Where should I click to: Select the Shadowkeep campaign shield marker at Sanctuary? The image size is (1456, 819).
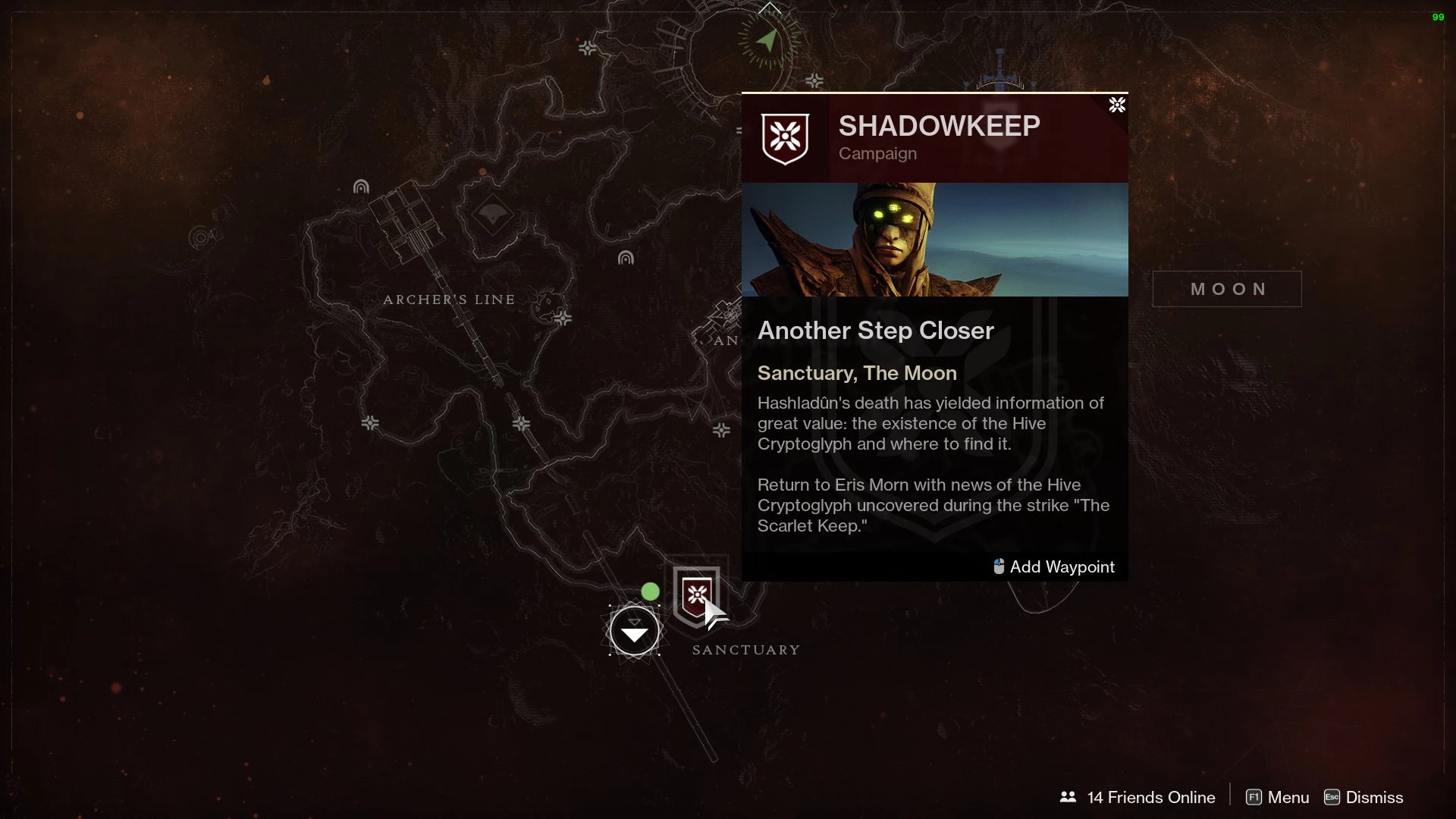pyautogui.click(x=697, y=595)
